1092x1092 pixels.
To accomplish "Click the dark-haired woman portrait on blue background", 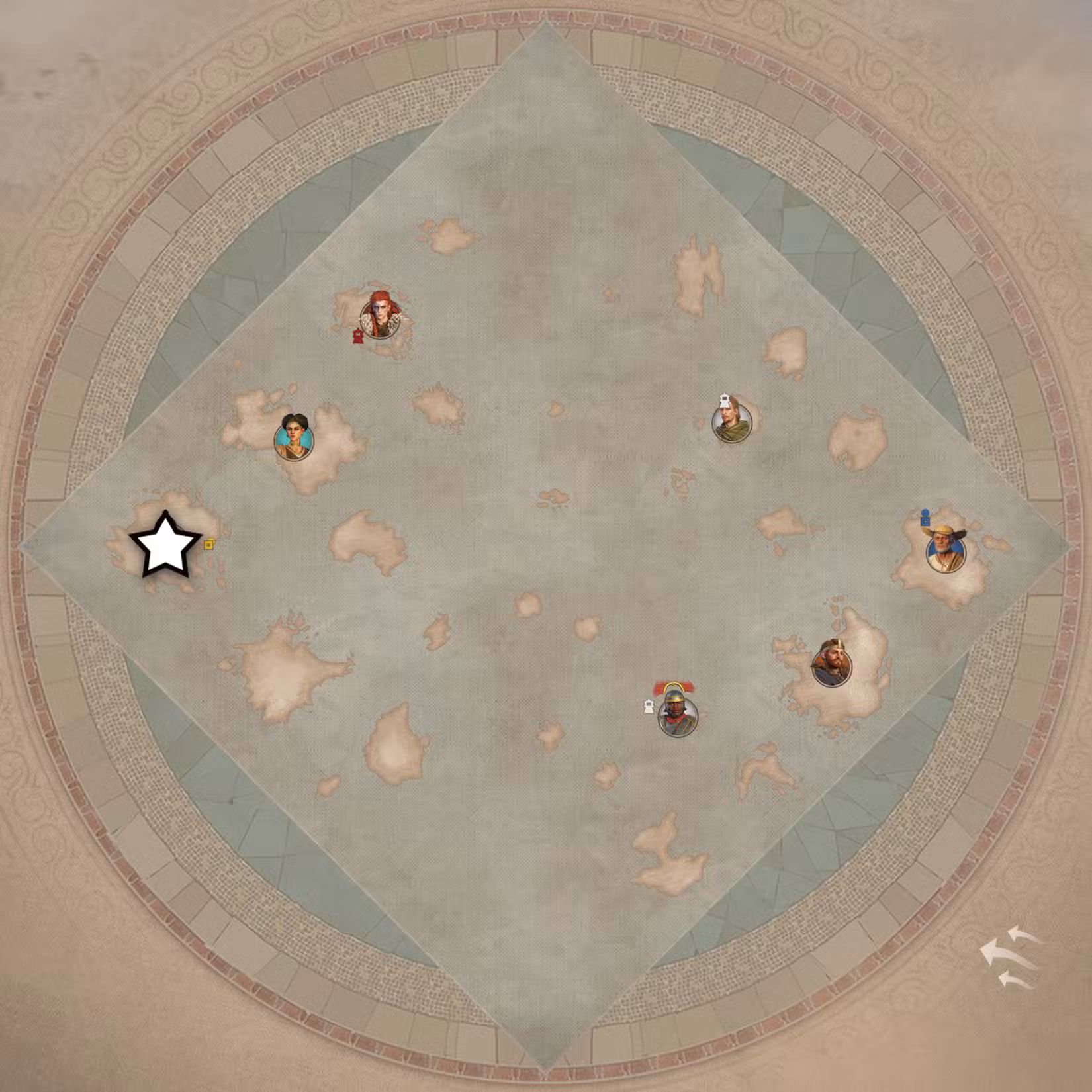I will [x=293, y=437].
